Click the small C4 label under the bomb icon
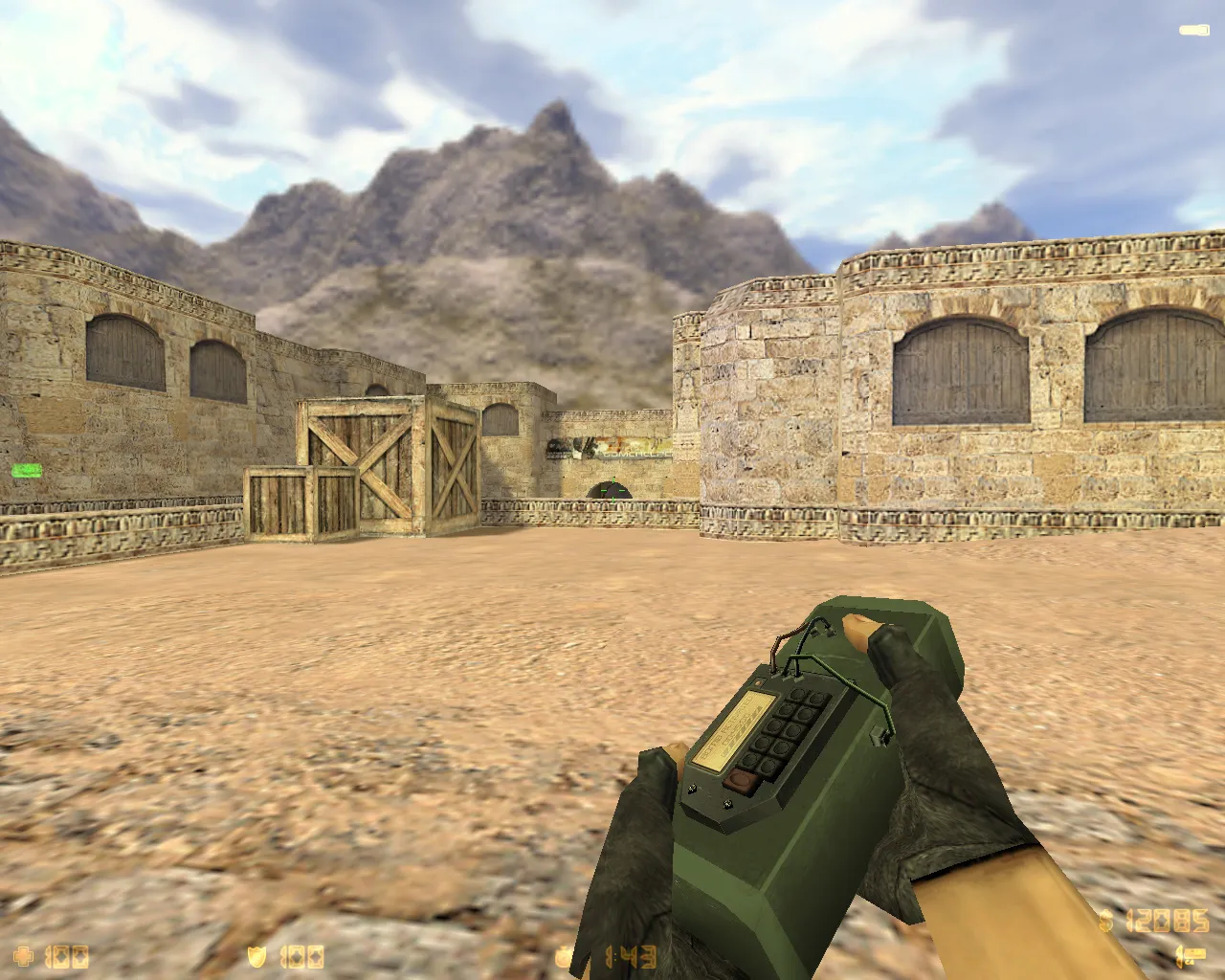Screen dimensions: 1225x980 [x=1190, y=963]
